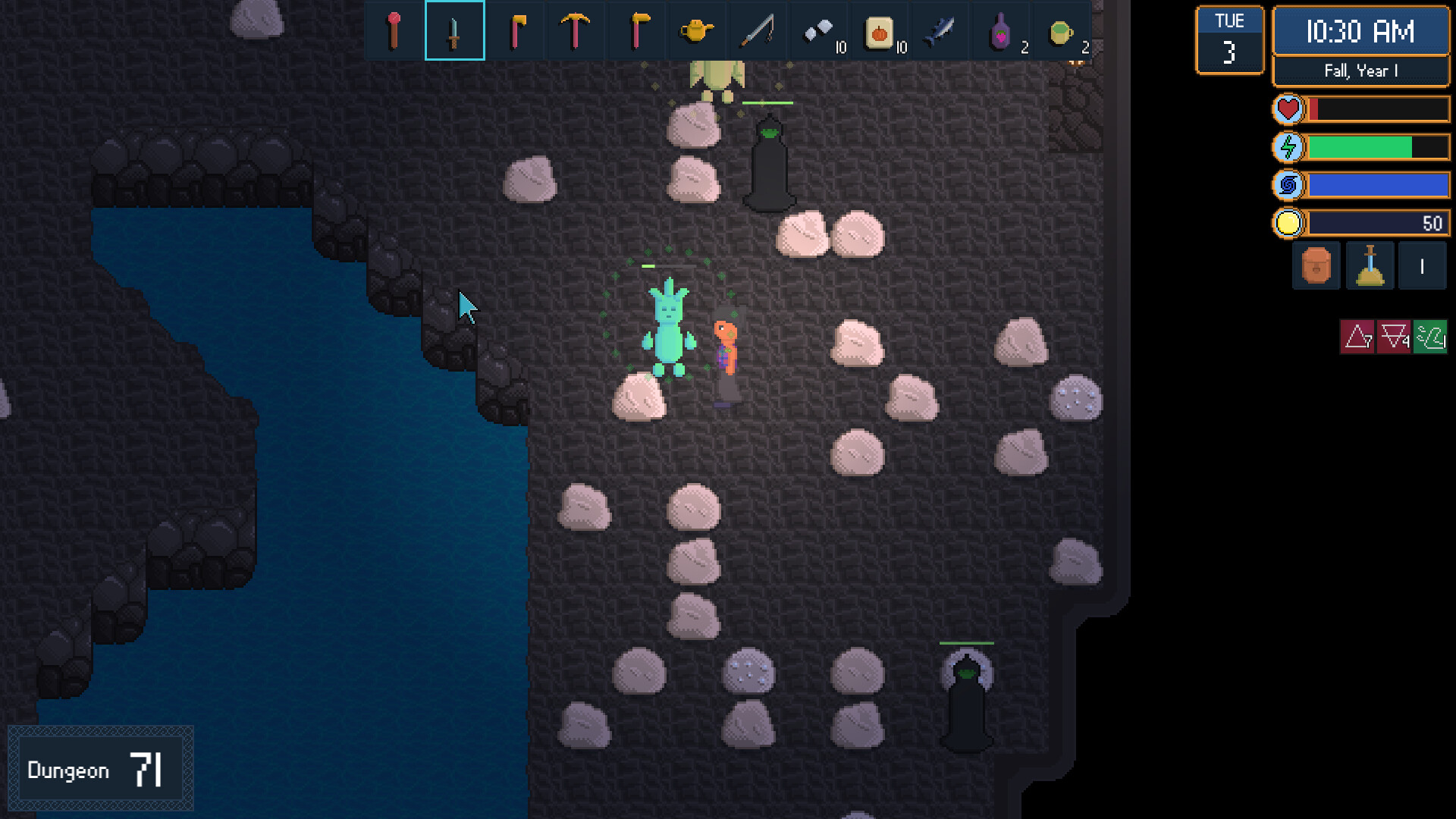Select the pumpkin seed packet
The width and height of the screenshot is (1456, 819).
[x=880, y=30]
